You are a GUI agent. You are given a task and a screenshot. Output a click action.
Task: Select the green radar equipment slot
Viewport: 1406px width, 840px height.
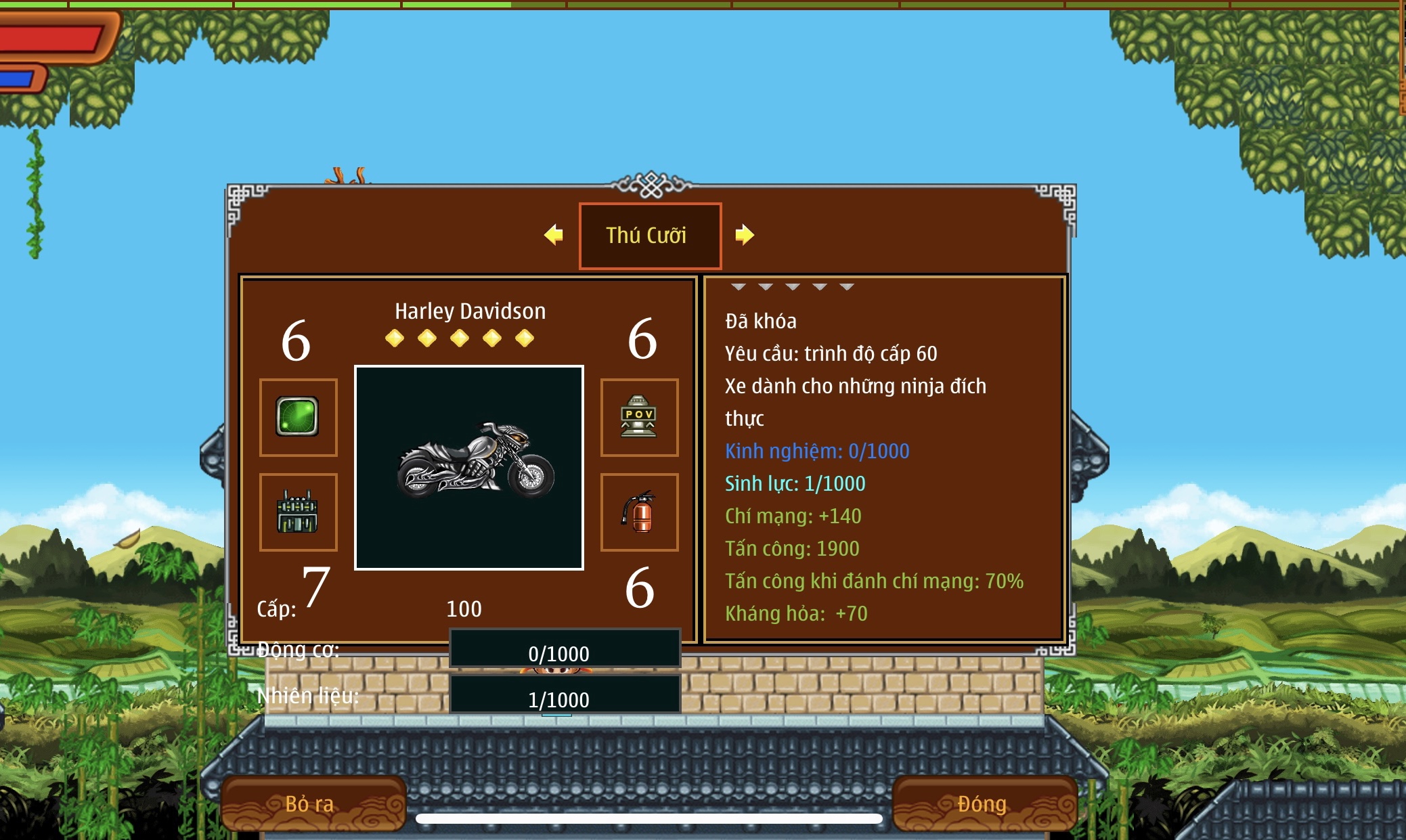298,417
